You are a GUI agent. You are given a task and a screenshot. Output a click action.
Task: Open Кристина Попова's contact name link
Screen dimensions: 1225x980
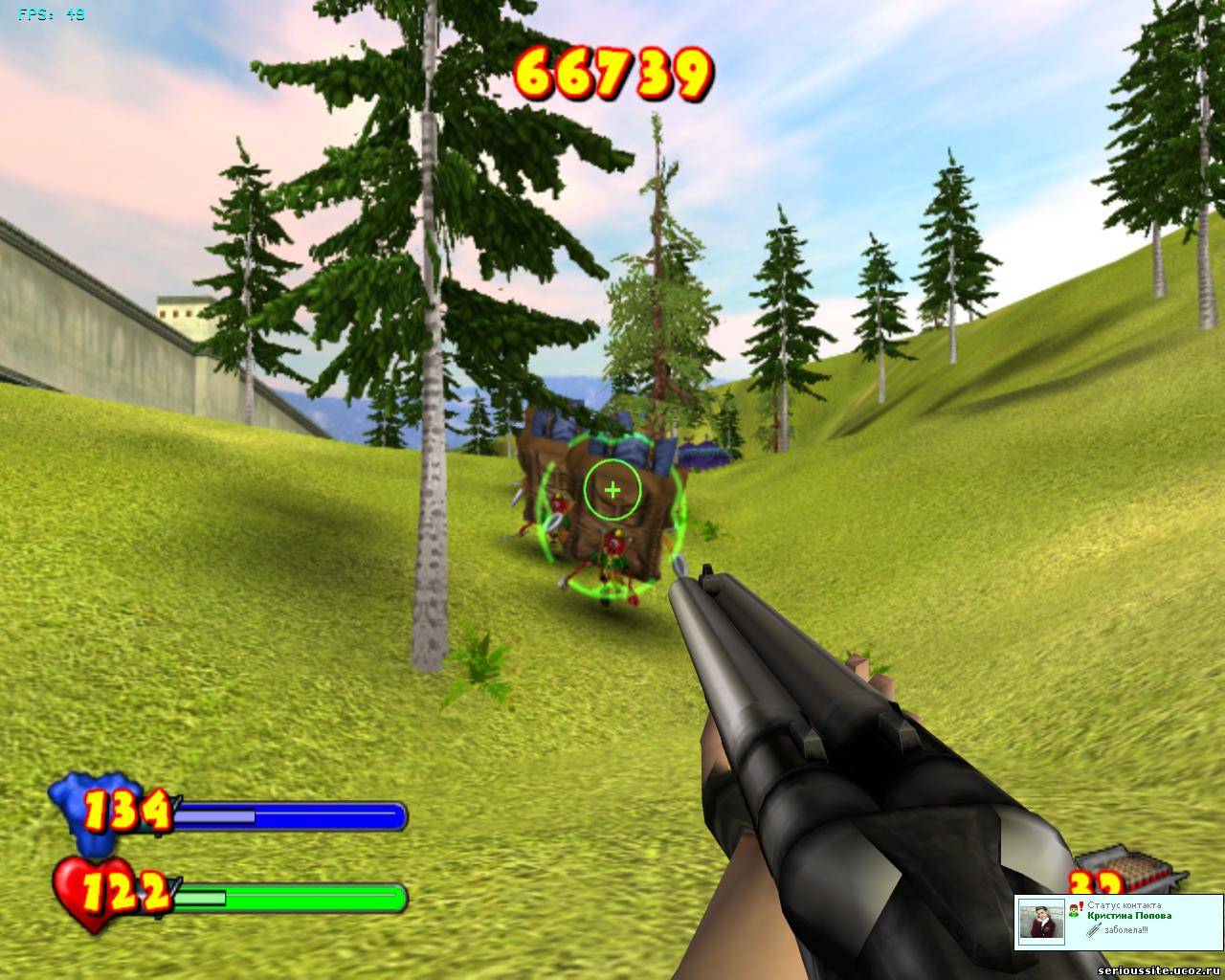1128,916
